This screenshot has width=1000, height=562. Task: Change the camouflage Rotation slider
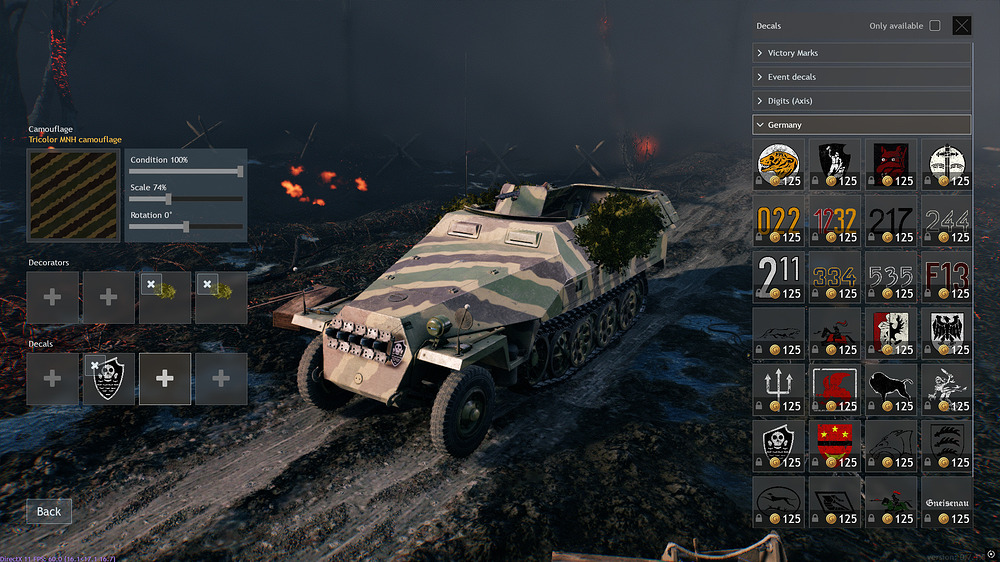[186, 227]
